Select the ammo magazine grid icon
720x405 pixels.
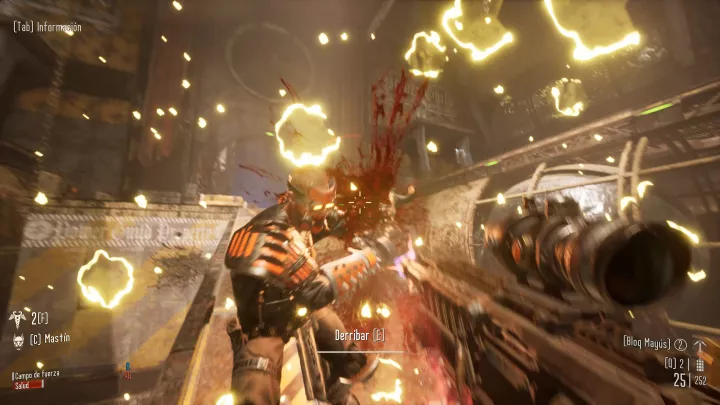click(700, 365)
